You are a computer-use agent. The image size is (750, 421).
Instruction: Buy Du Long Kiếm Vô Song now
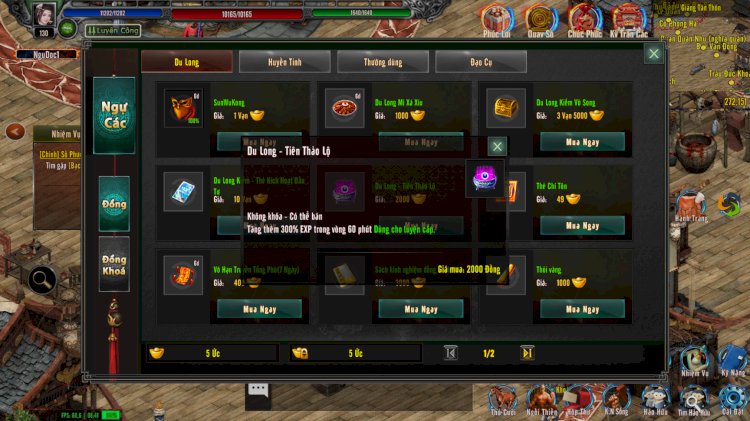click(x=582, y=141)
